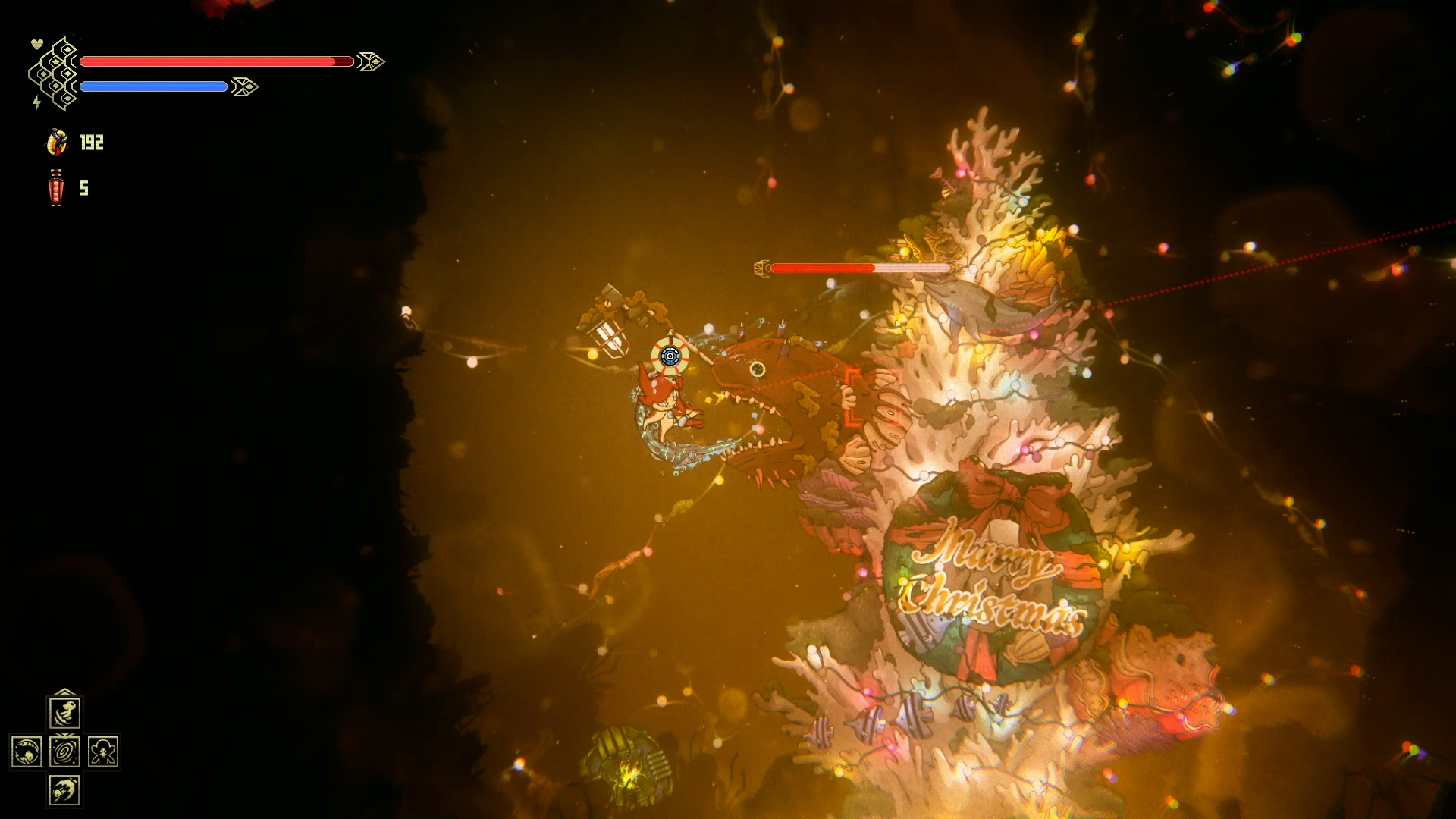Use the fanged bite skill icon

click(x=27, y=752)
